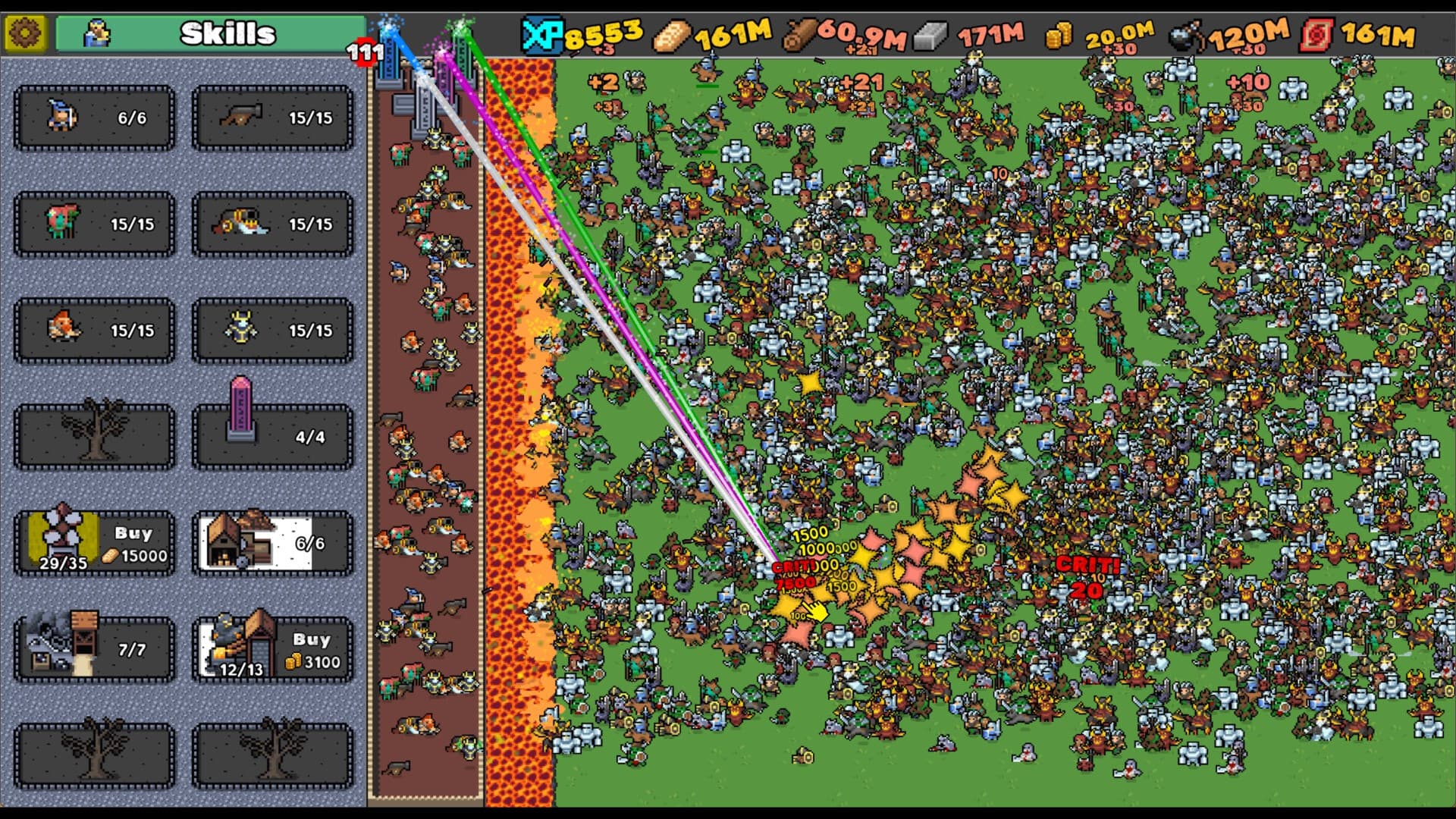Buy the blacksmith upgrade for 3100 gold

[x=271, y=649]
